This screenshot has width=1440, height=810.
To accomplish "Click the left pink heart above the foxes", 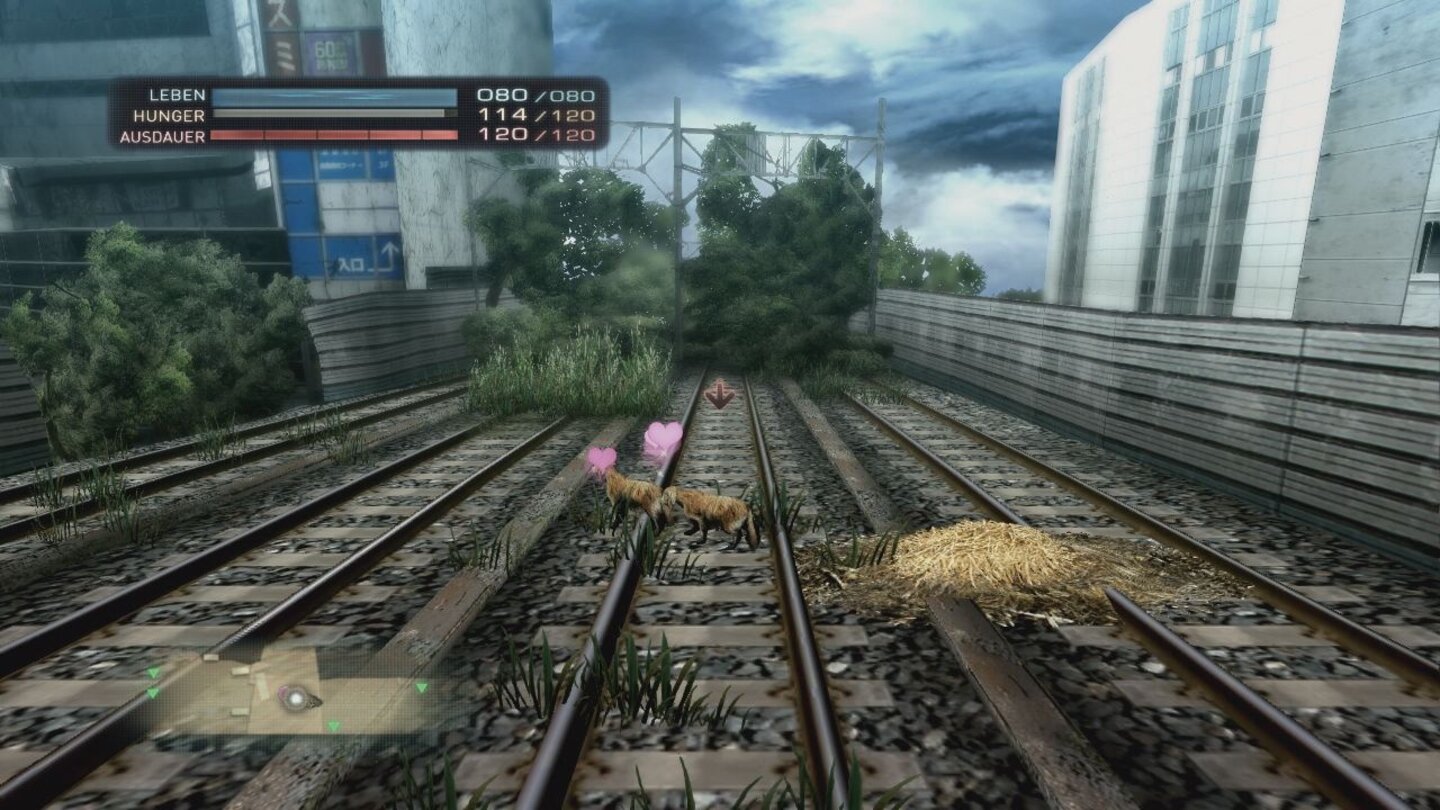I will tap(600, 455).
